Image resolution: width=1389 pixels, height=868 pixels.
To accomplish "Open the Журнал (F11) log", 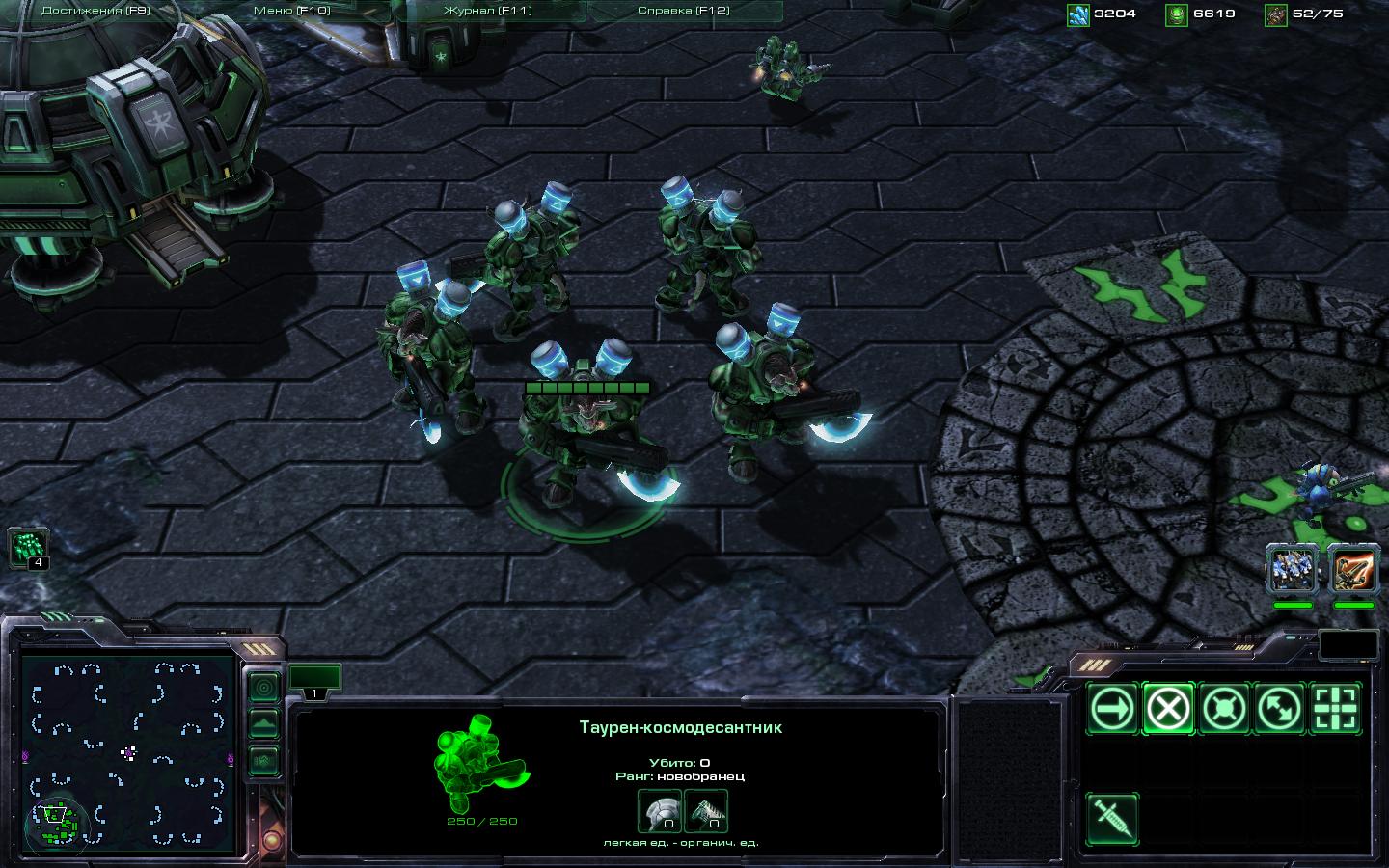I will [487, 11].
